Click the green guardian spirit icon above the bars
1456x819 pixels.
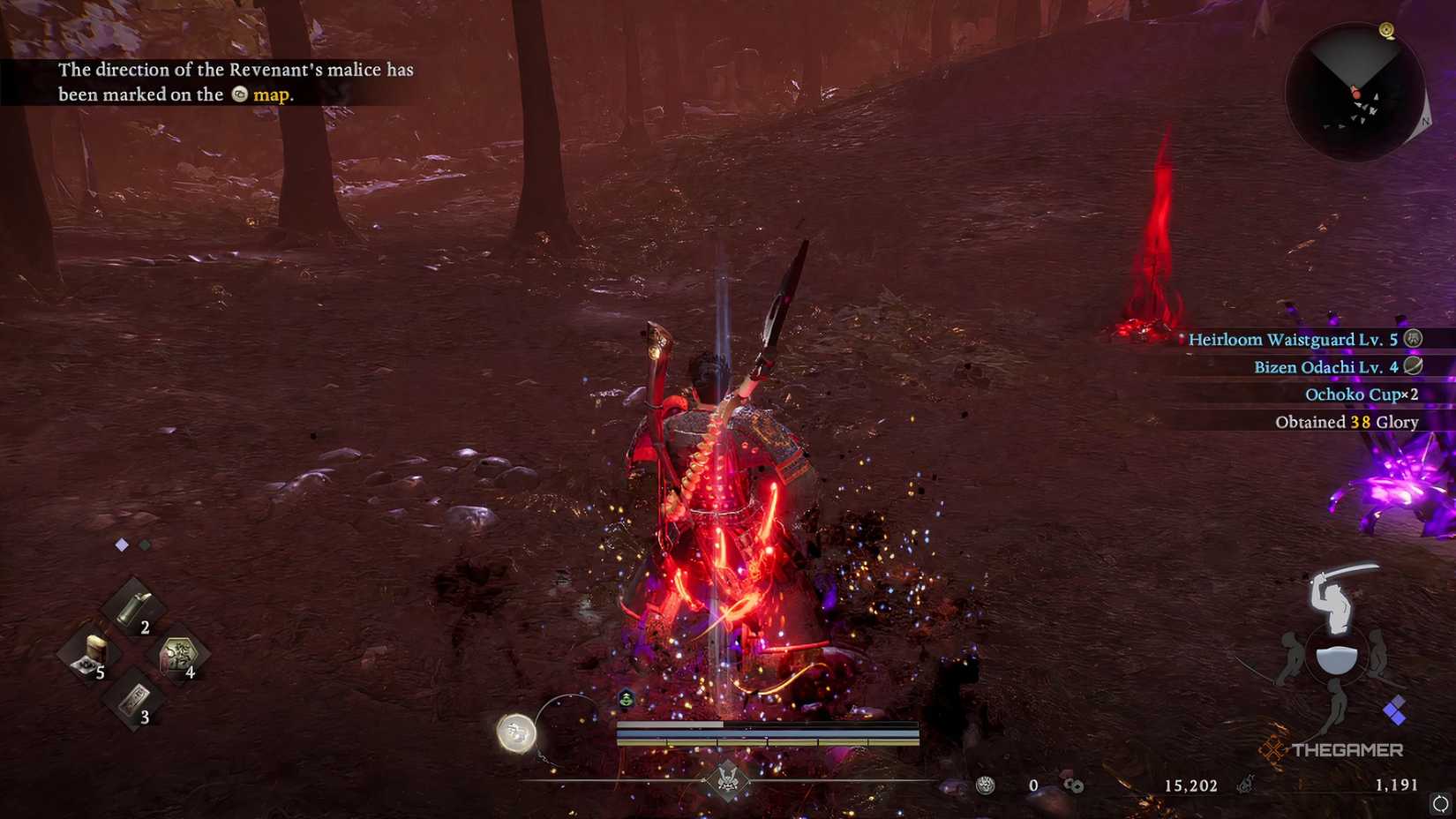tap(625, 700)
